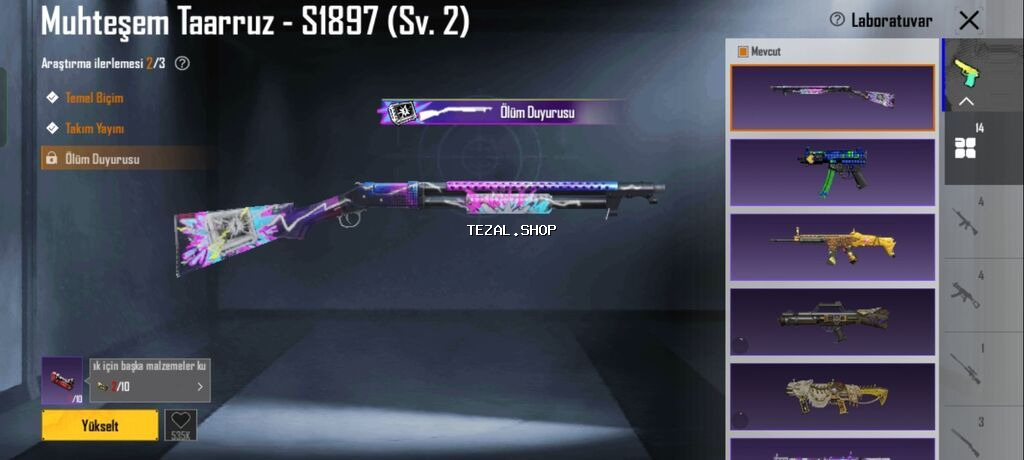Open the Laboratuvar help page

point(881,20)
